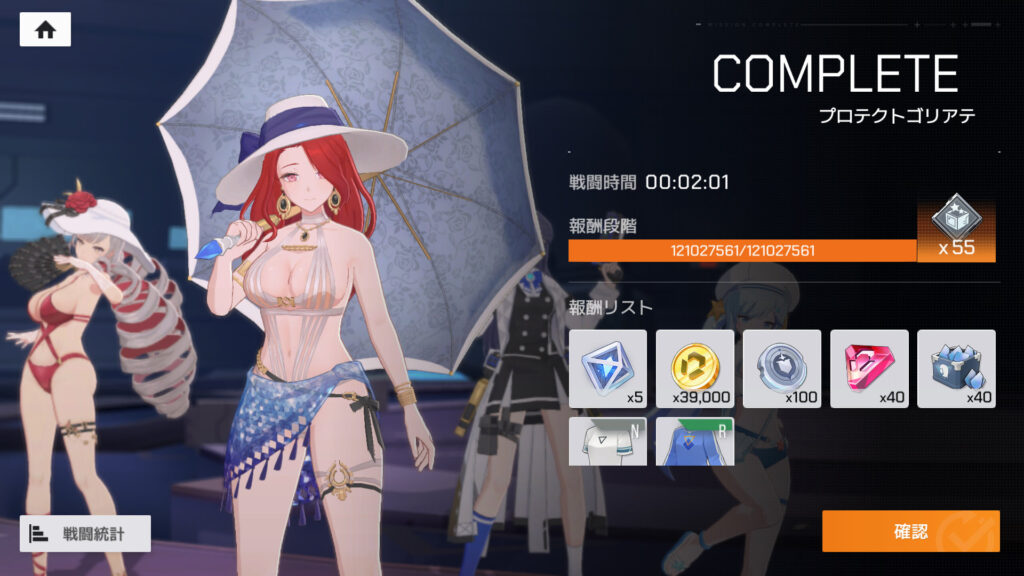The width and height of the screenshot is (1024, 576).
Task: Select the blue triangle crystal reward x5
Action: [x=607, y=368]
